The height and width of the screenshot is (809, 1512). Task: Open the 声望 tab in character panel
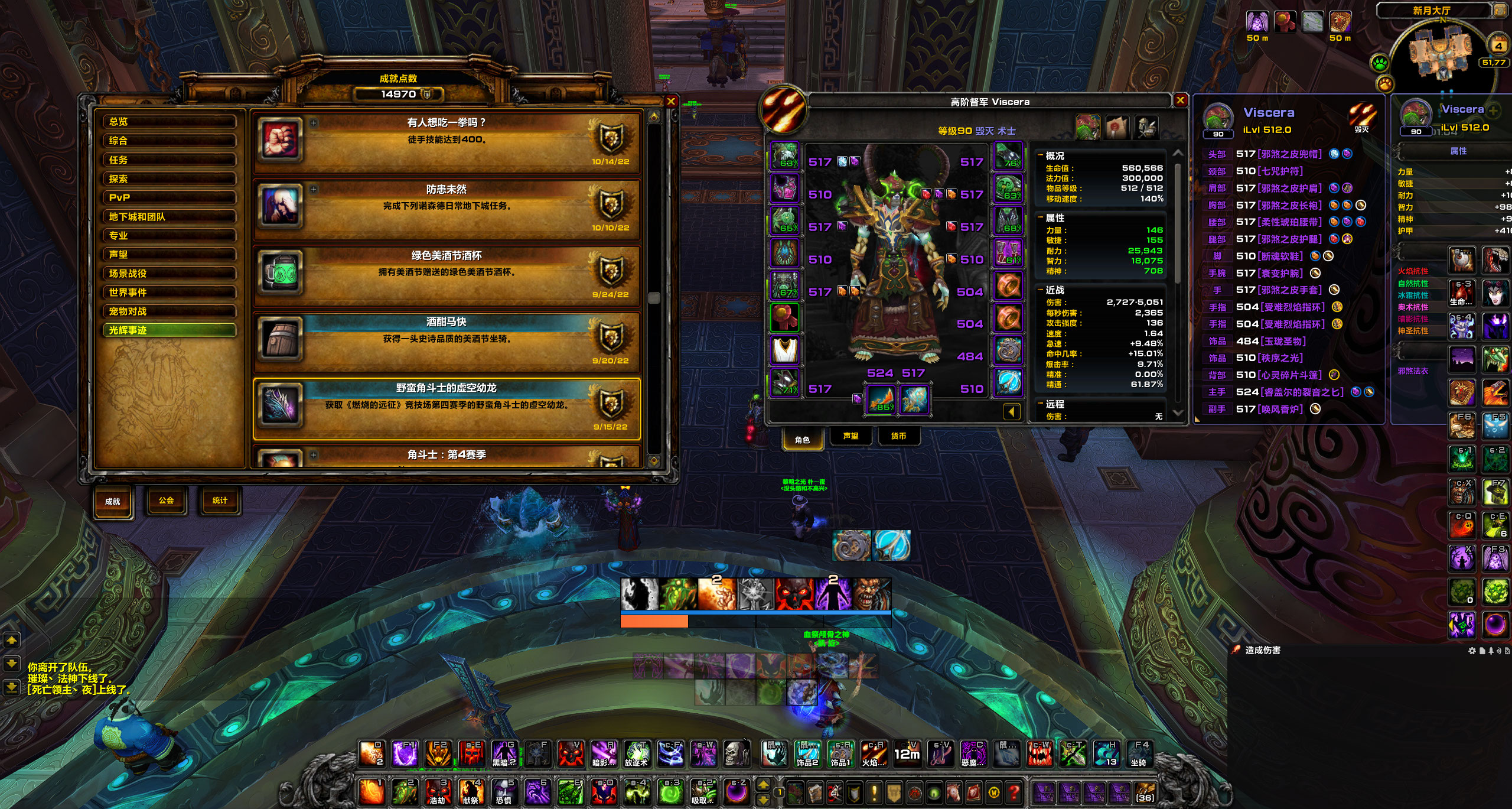[850, 436]
